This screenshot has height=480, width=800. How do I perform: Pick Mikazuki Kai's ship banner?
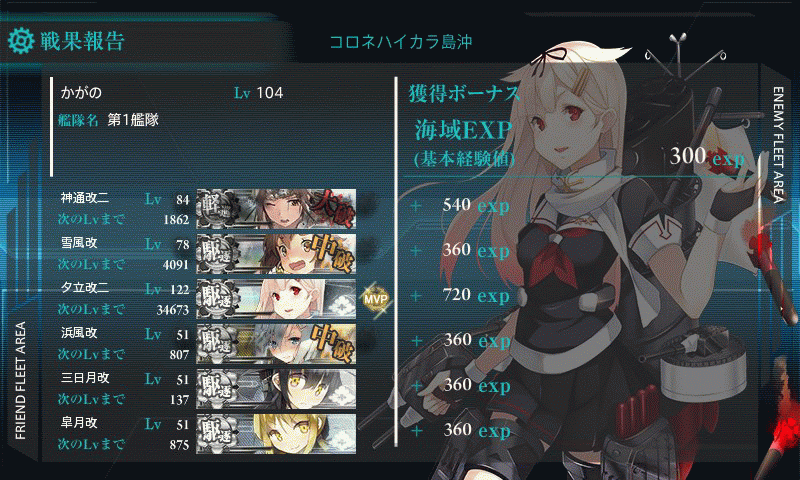(x=276, y=388)
